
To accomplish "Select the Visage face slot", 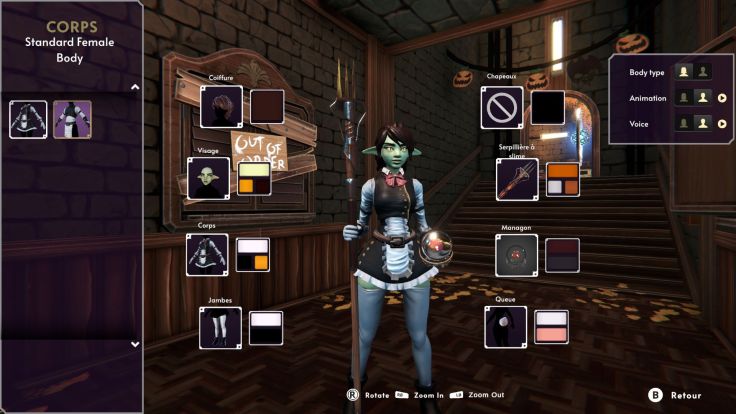I will (x=209, y=178).
